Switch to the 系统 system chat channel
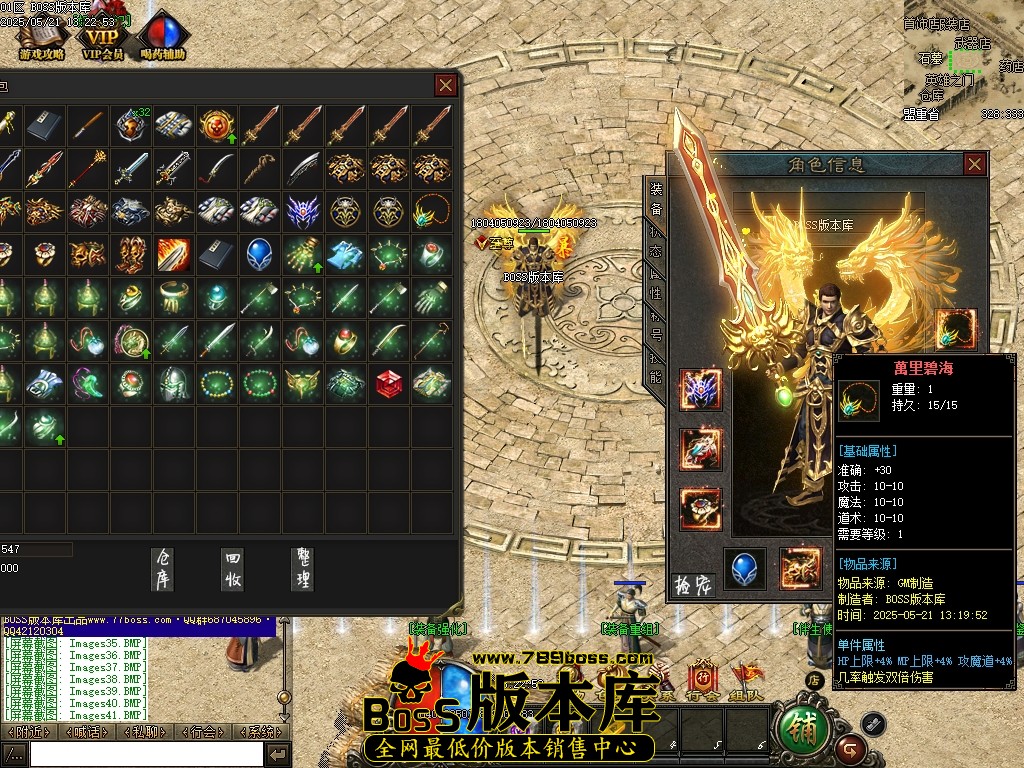Image resolution: width=1024 pixels, height=768 pixels. click(262, 732)
